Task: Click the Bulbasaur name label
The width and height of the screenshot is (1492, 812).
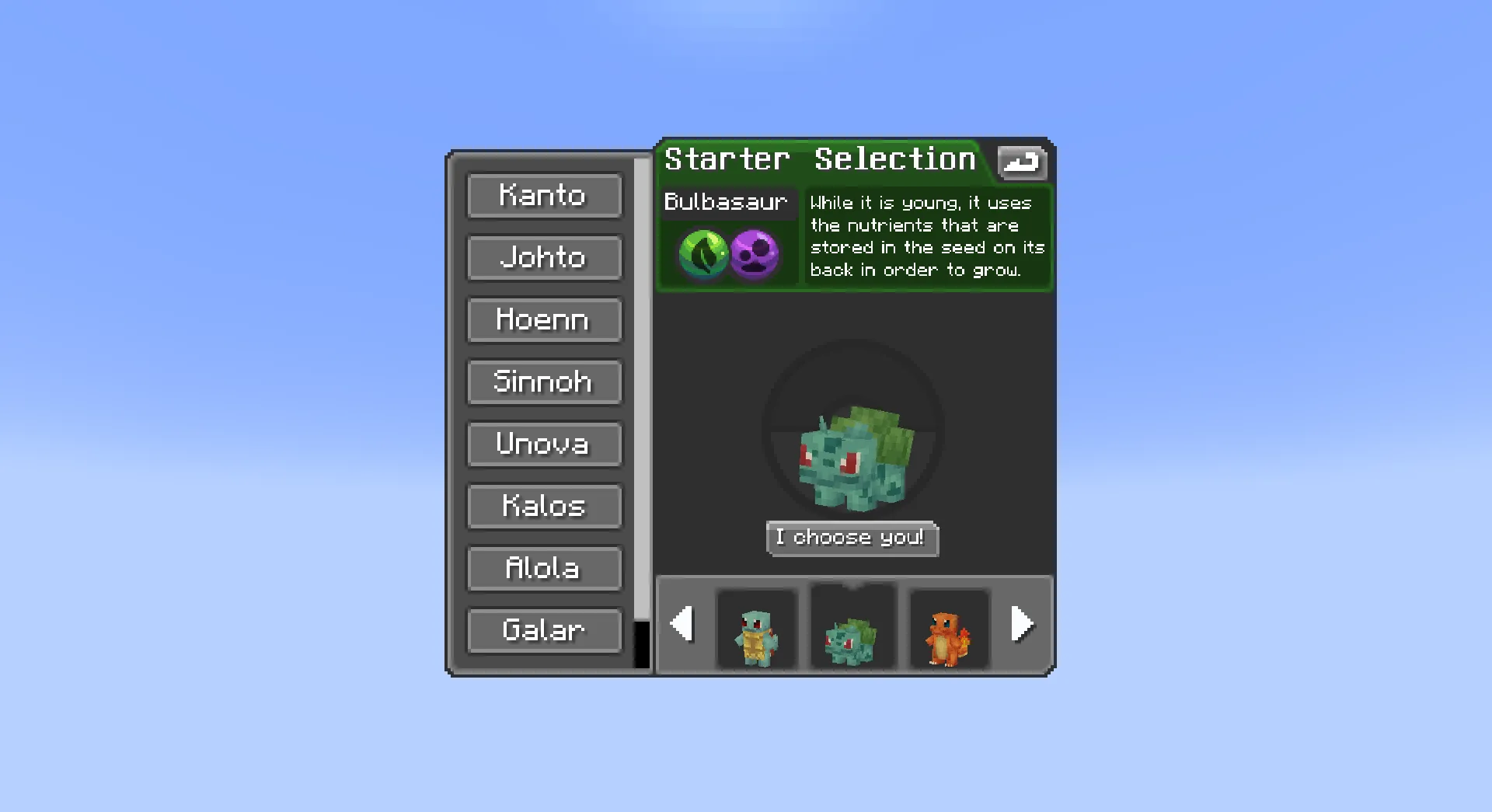Action: (727, 203)
